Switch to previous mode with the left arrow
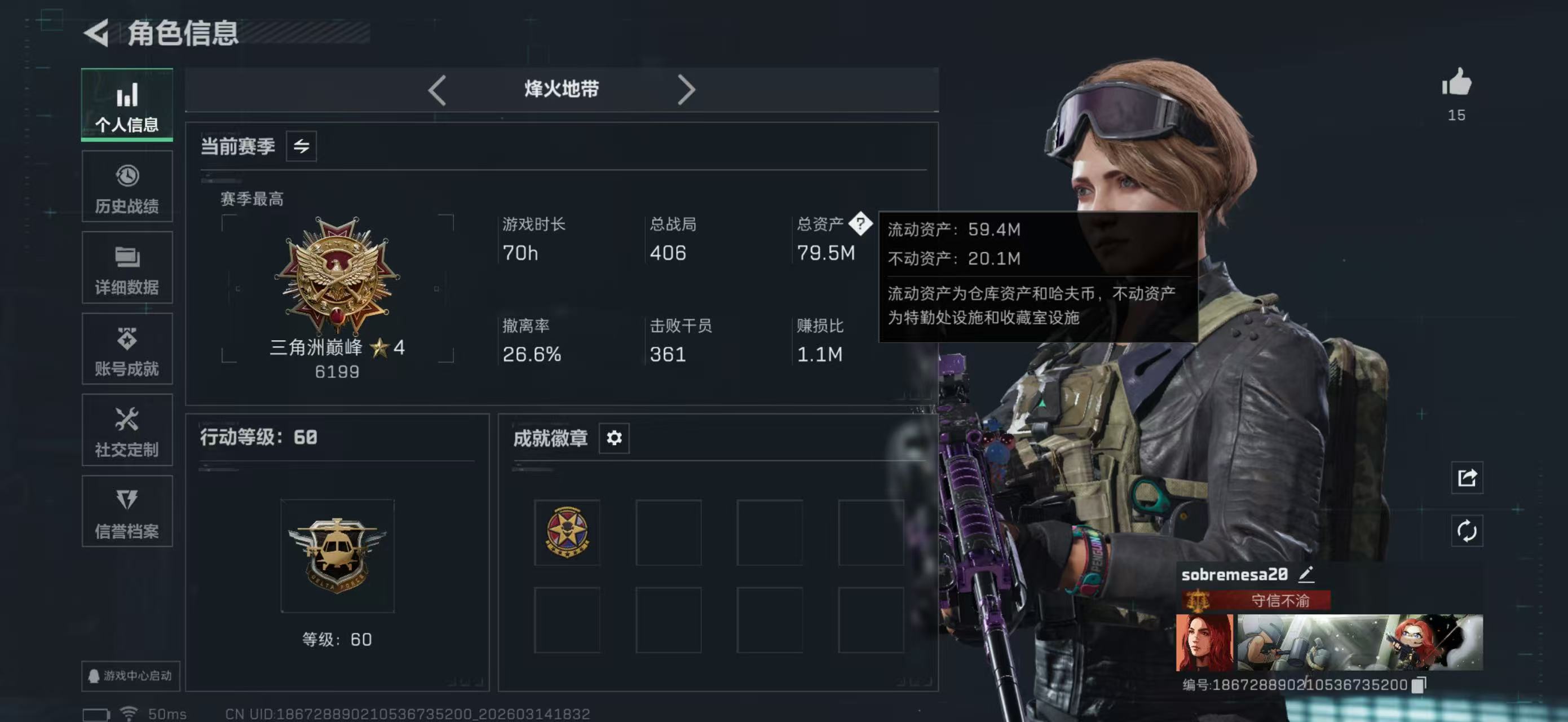Screen dimensions: 1568x722 tap(437, 89)
